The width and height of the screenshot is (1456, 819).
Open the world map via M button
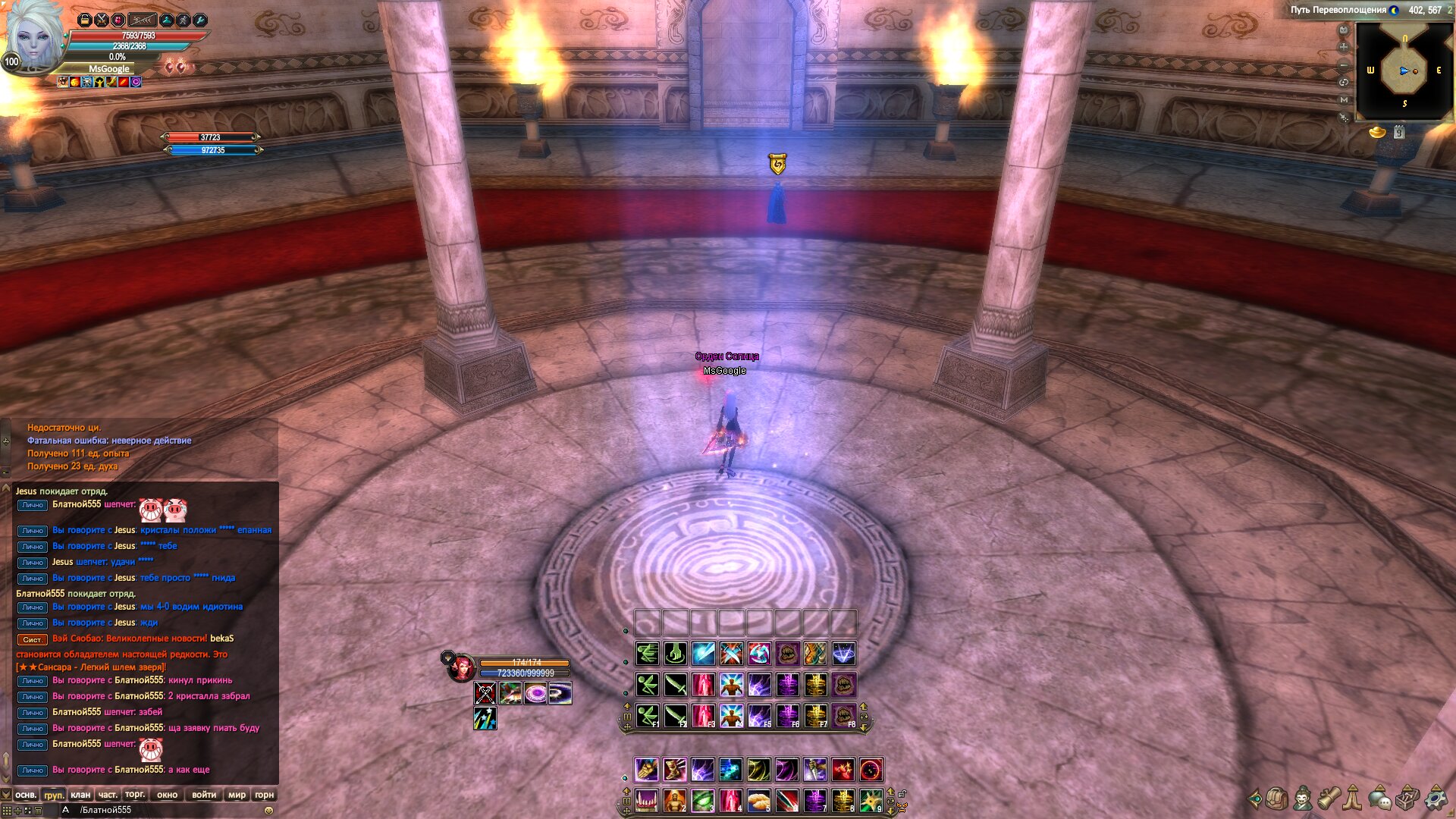click(x=1344, y=99)
